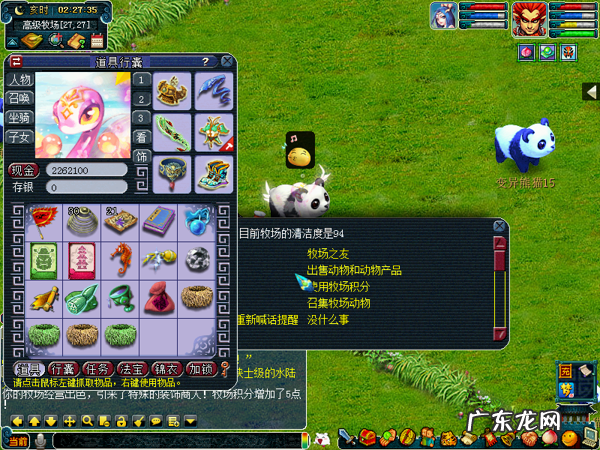This screenshot has width=600, height=450.
Task: Open the 法宝 treasures tab
Action: 131,368
